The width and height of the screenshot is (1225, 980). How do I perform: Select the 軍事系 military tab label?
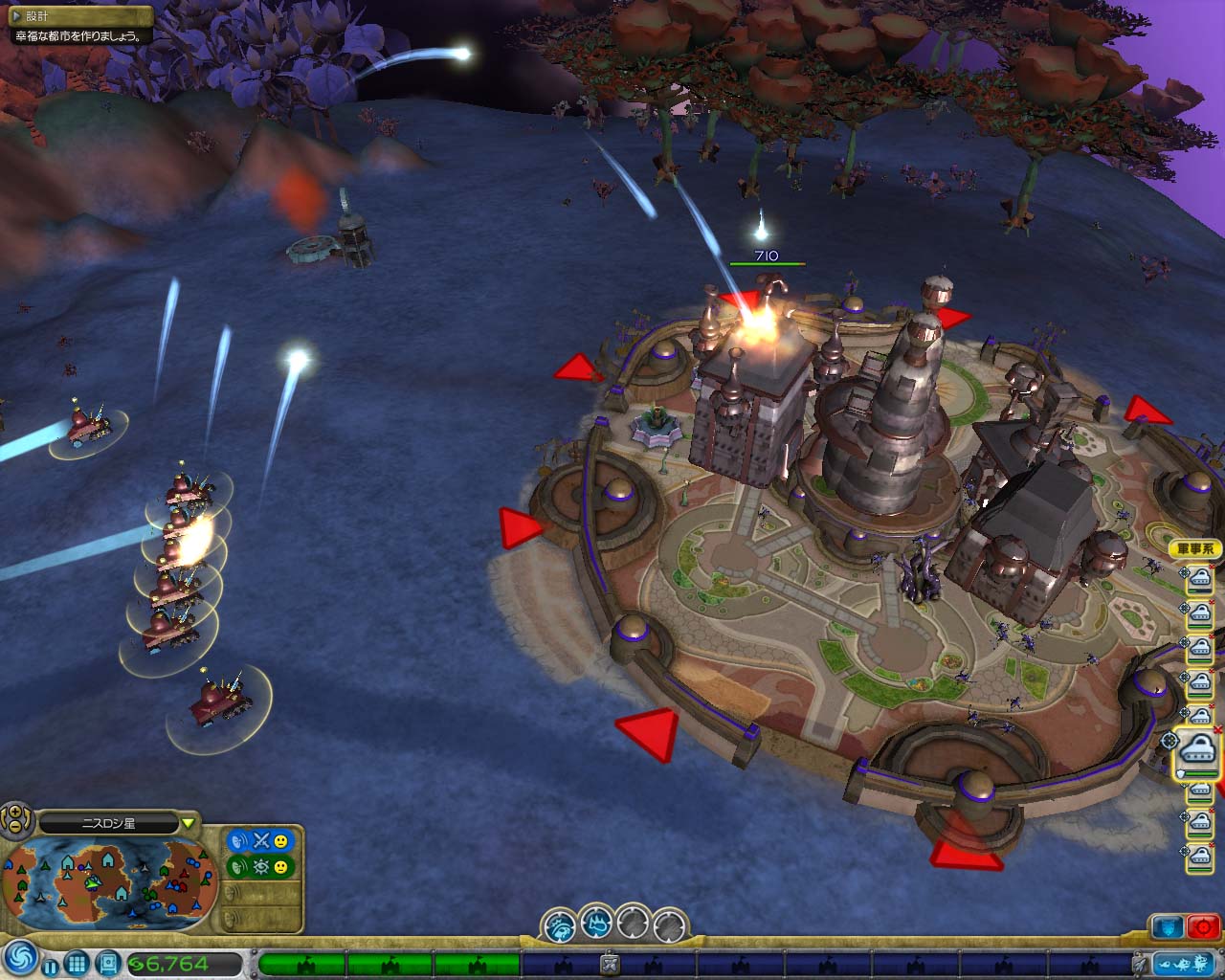point(1195,547)
